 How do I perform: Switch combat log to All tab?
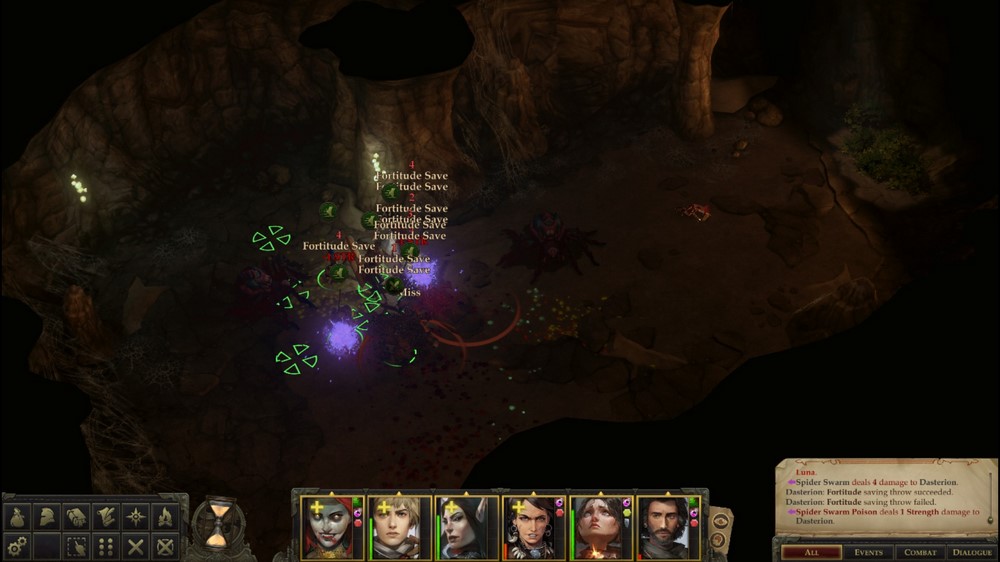(x=811, y=552)
